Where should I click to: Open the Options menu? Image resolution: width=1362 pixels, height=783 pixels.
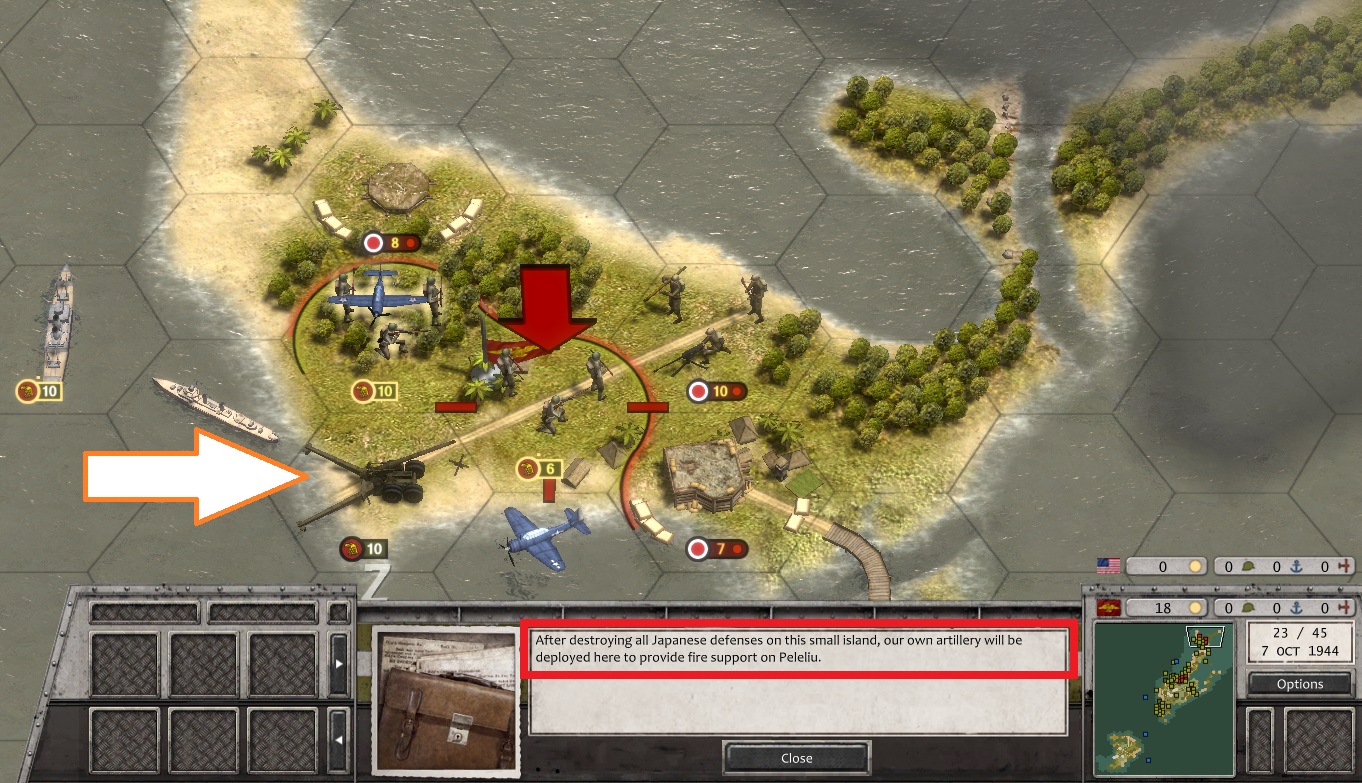point(1299,684)
